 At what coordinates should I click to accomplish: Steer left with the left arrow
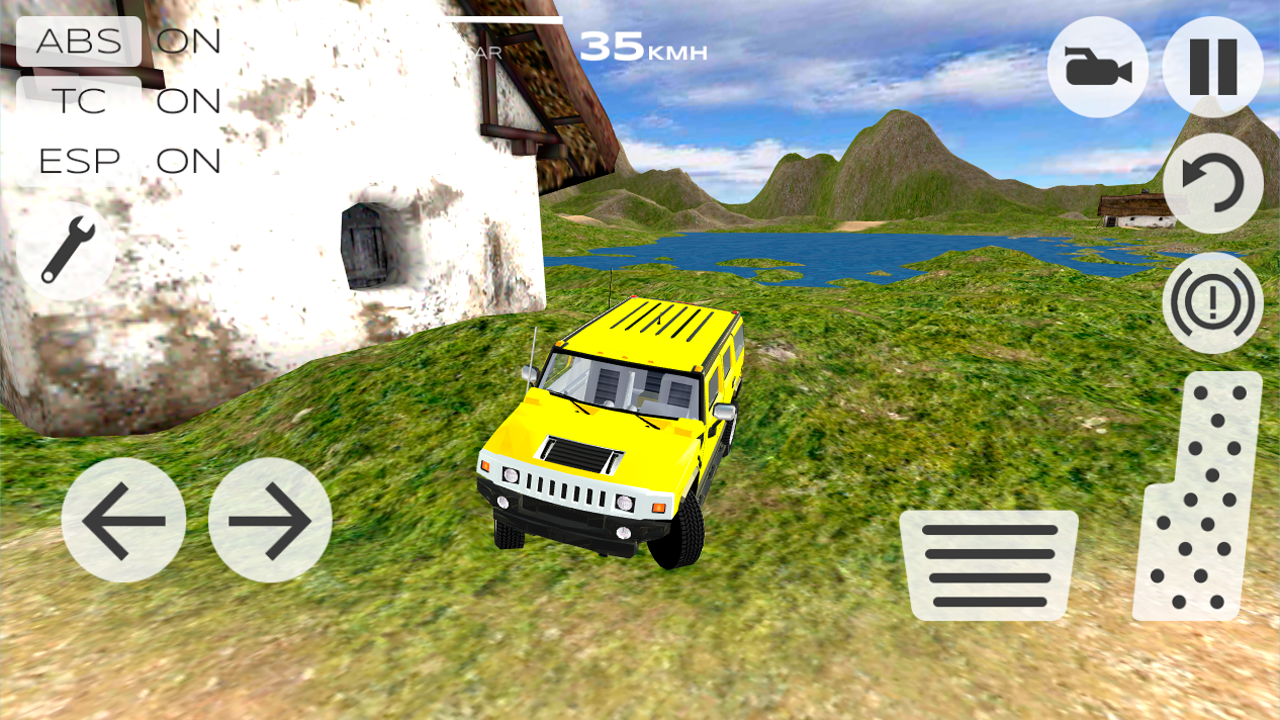124,520
